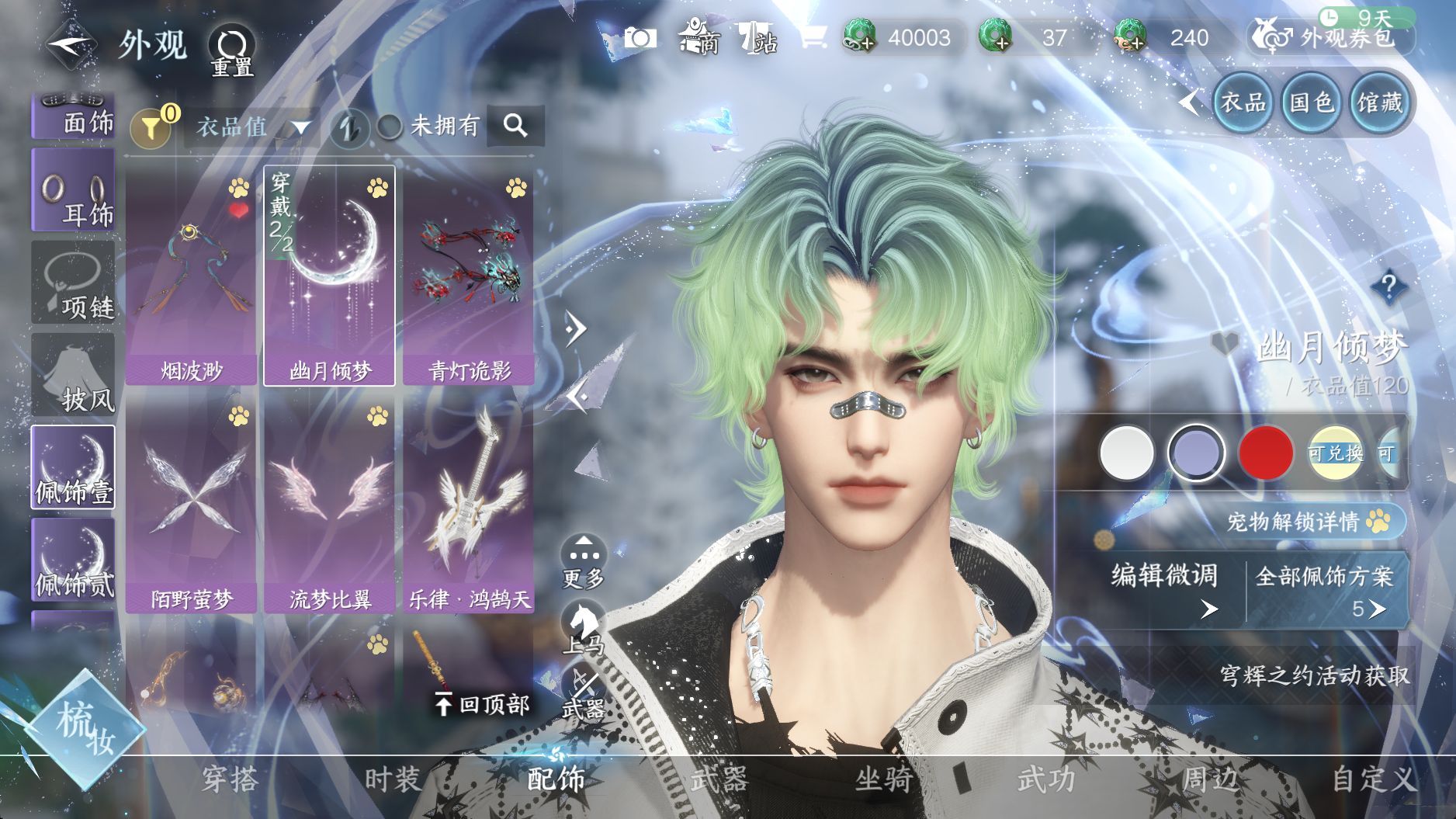Switch to the 披风 cloak category
This screenshot has width=1456, height=819.
click(x=73, y=375)
